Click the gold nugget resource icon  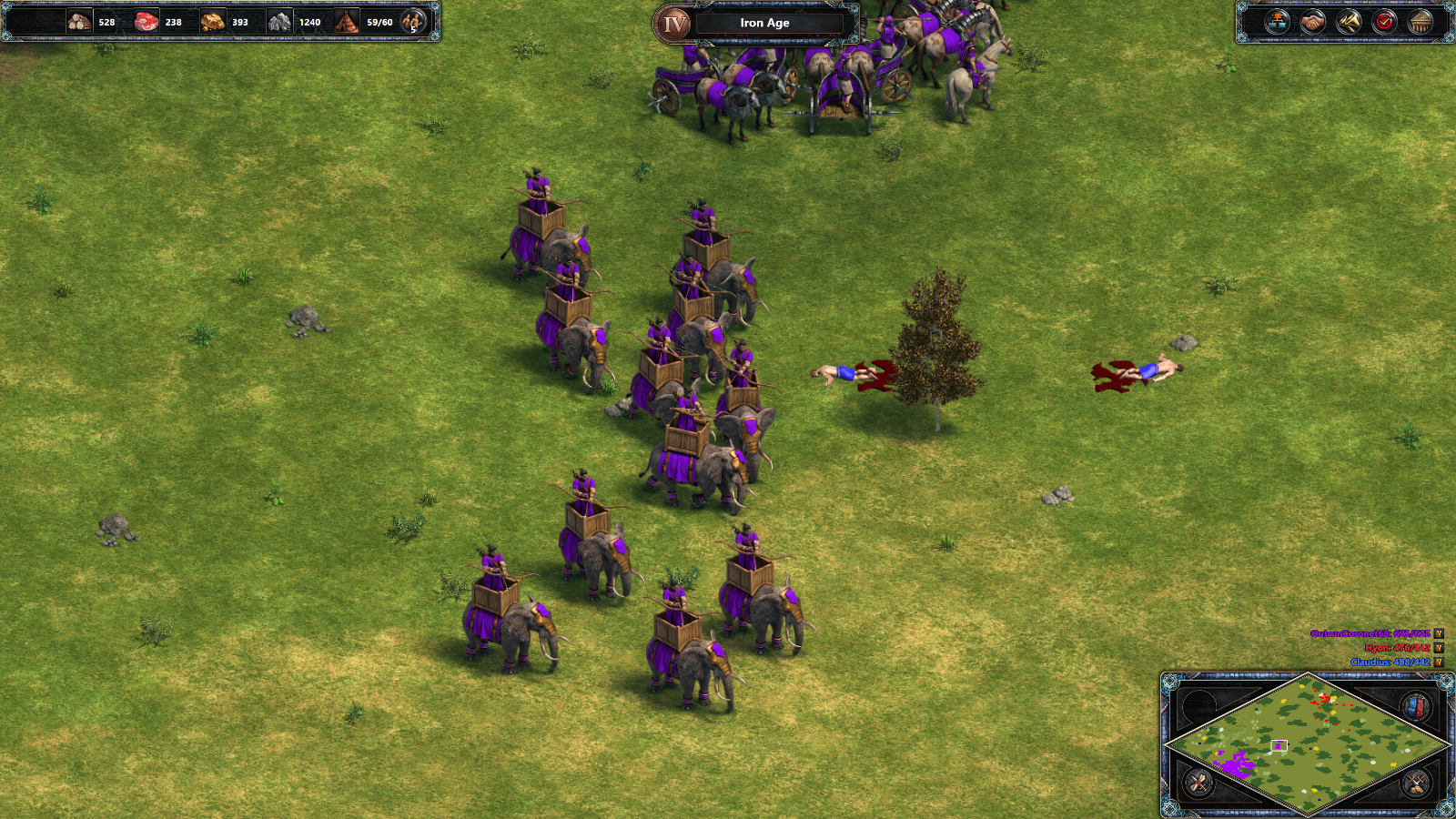213,22
